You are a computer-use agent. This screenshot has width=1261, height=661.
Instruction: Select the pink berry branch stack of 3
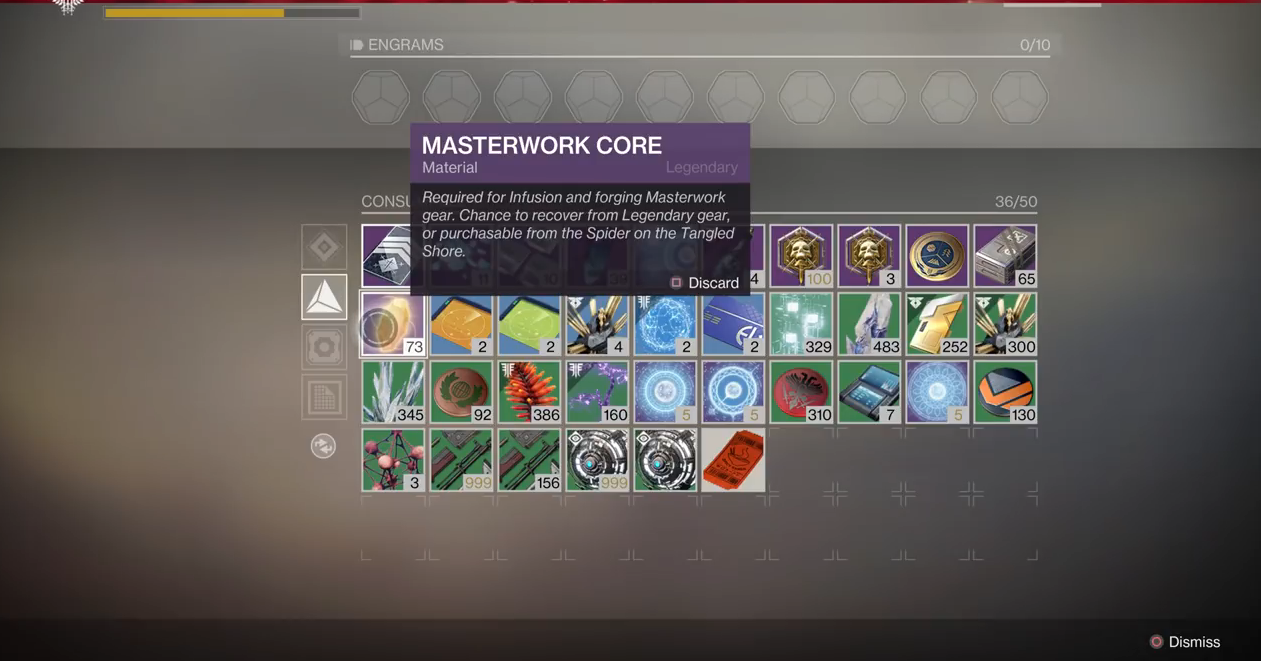tap(393, 460)
